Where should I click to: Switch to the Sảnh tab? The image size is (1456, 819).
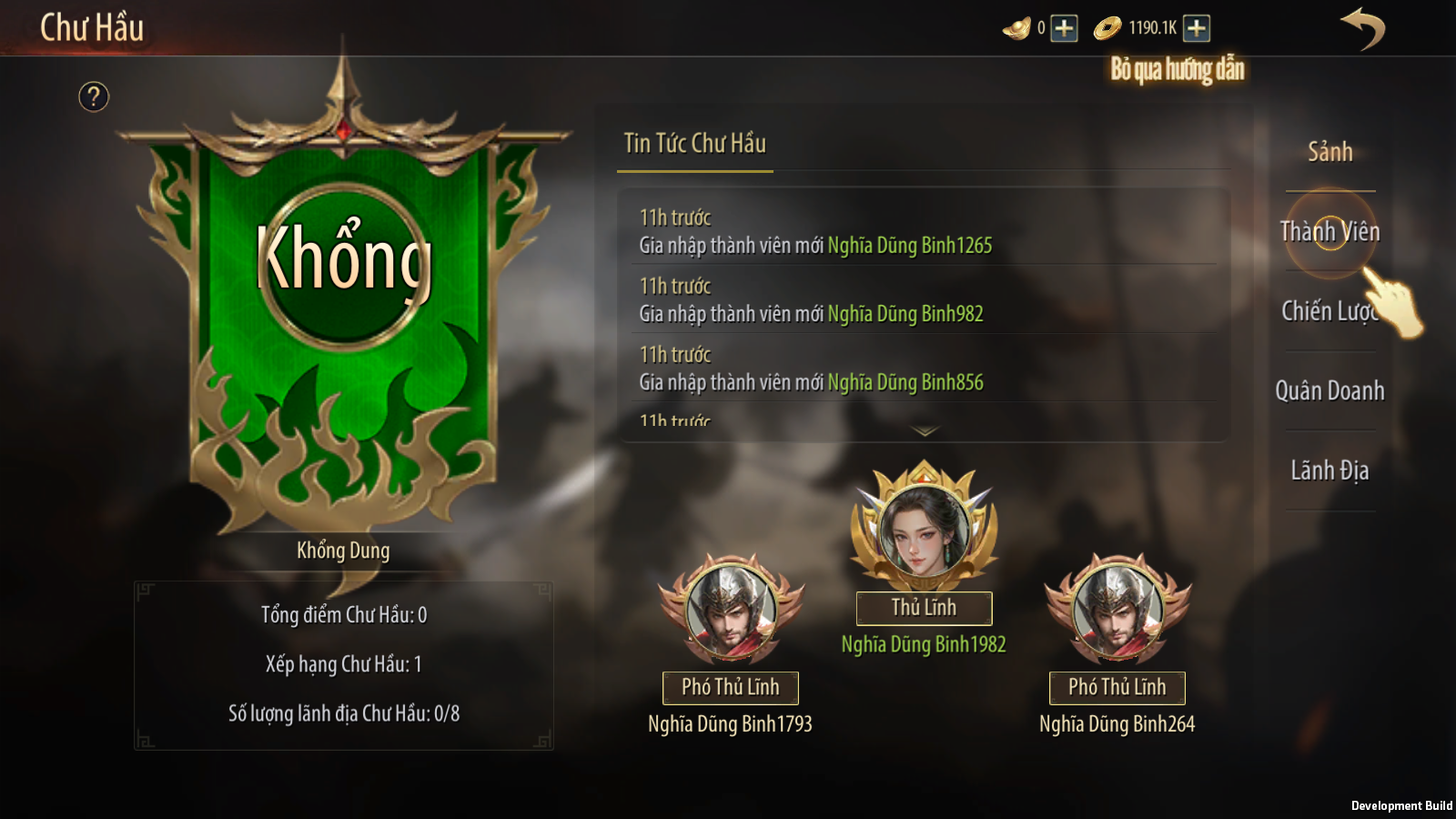[1330, 152]
